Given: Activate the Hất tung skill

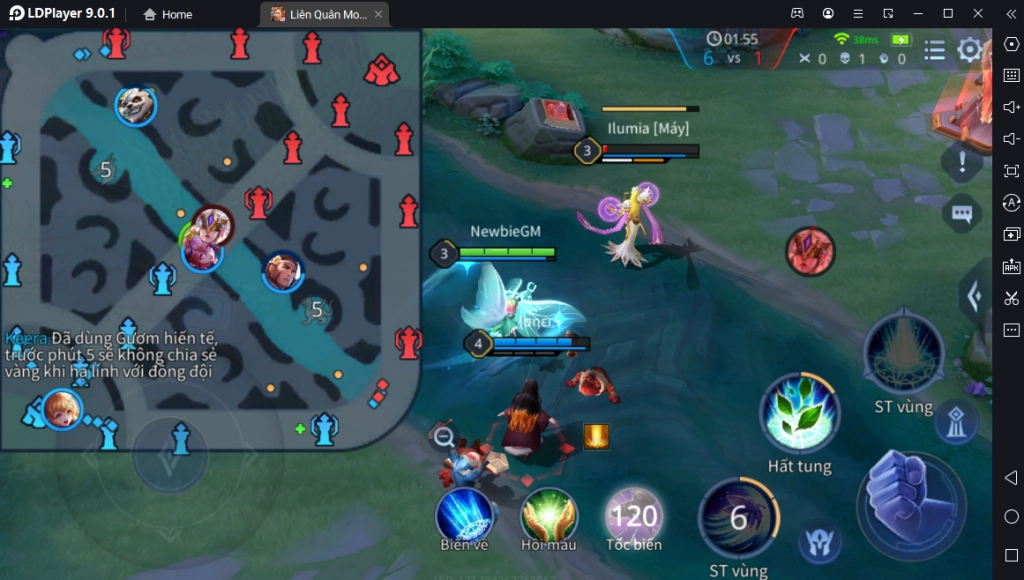Looking at the screenshot, I should click(799, 414).
